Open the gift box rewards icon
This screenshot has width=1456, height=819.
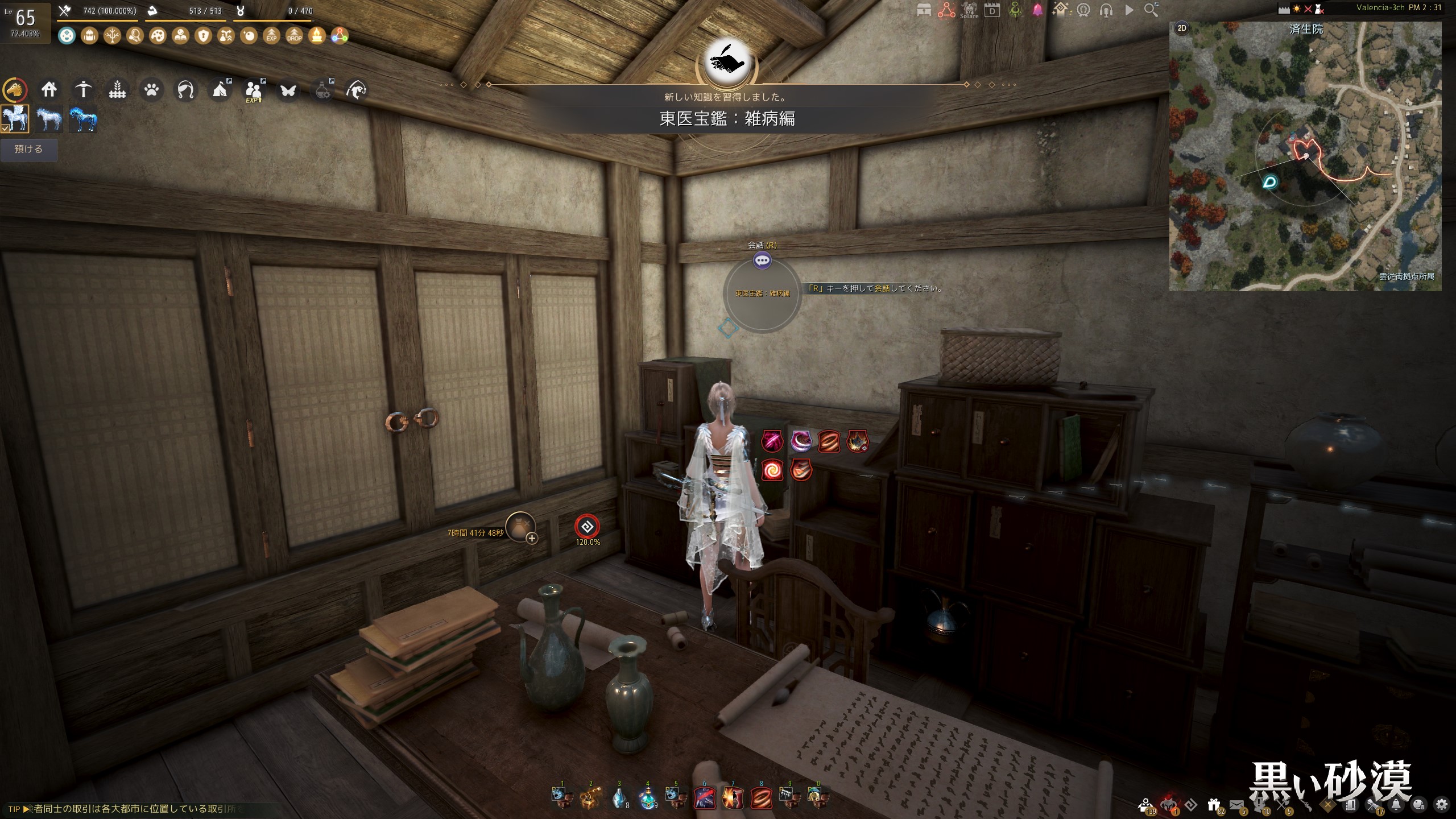[x=1214, y=805]
